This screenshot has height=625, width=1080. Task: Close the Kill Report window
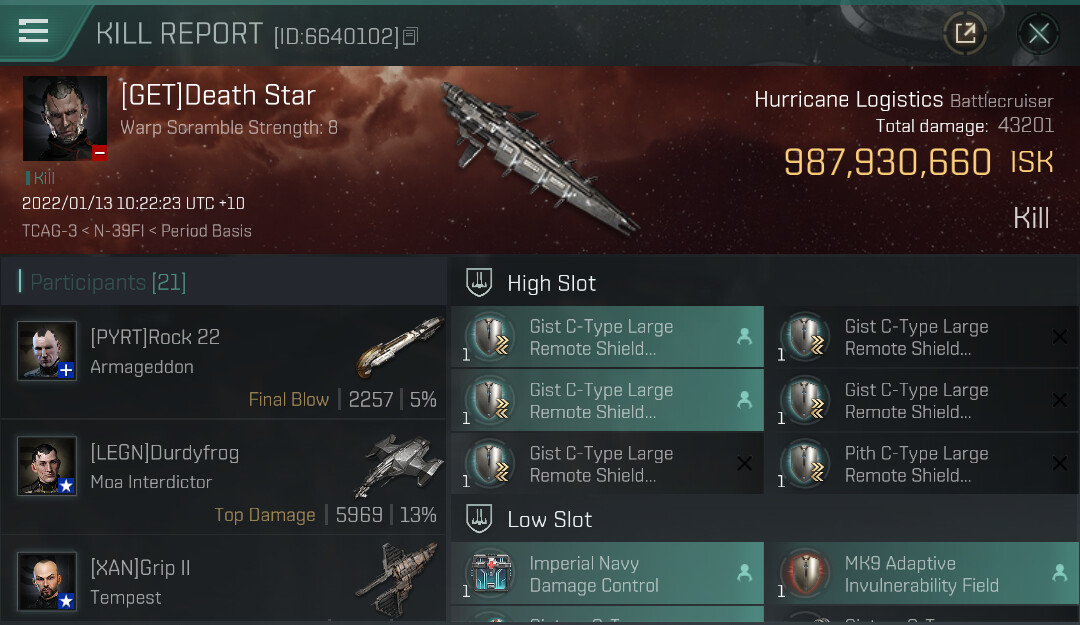[1038, 34]
